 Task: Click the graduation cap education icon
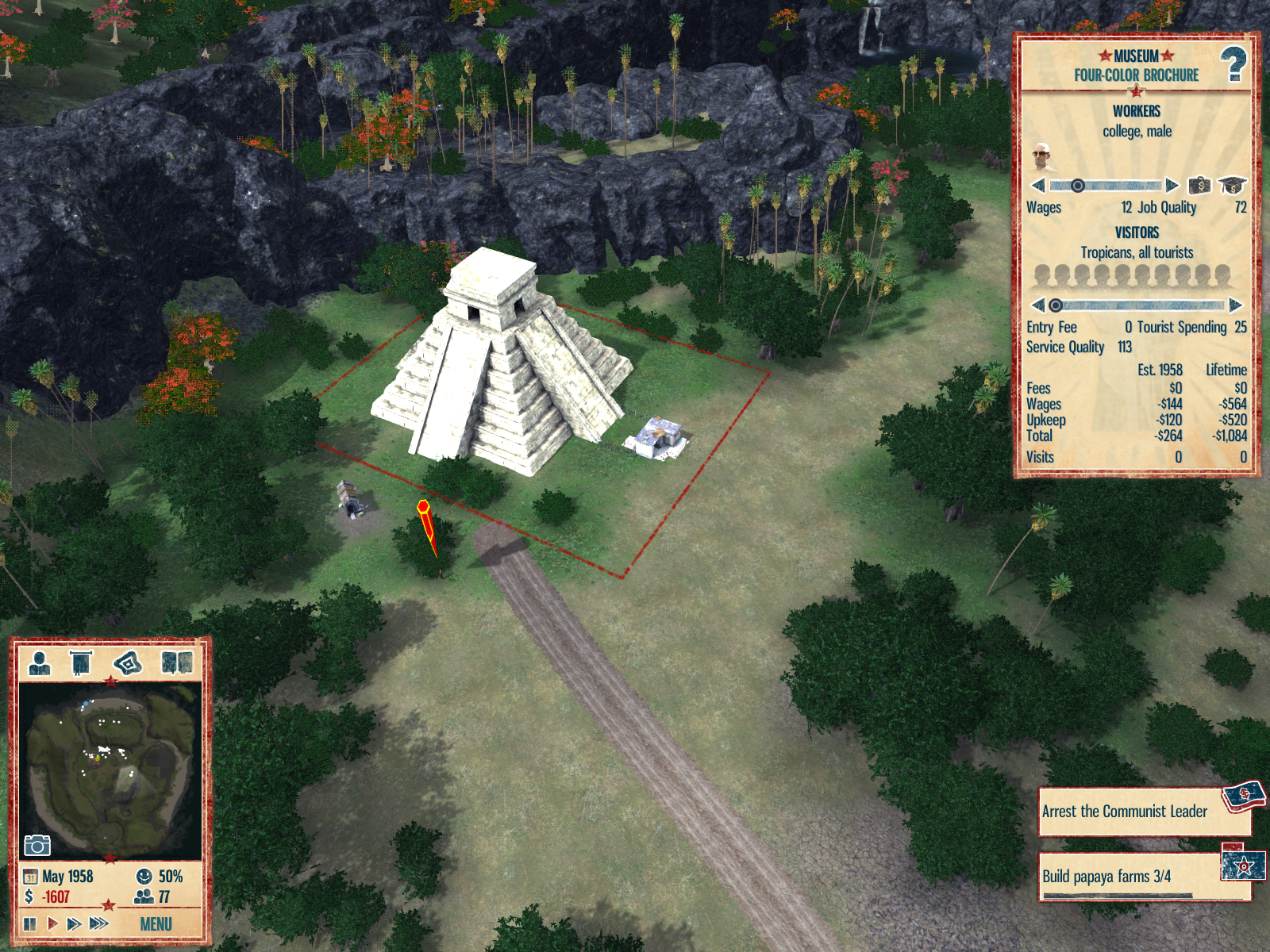1232,186
